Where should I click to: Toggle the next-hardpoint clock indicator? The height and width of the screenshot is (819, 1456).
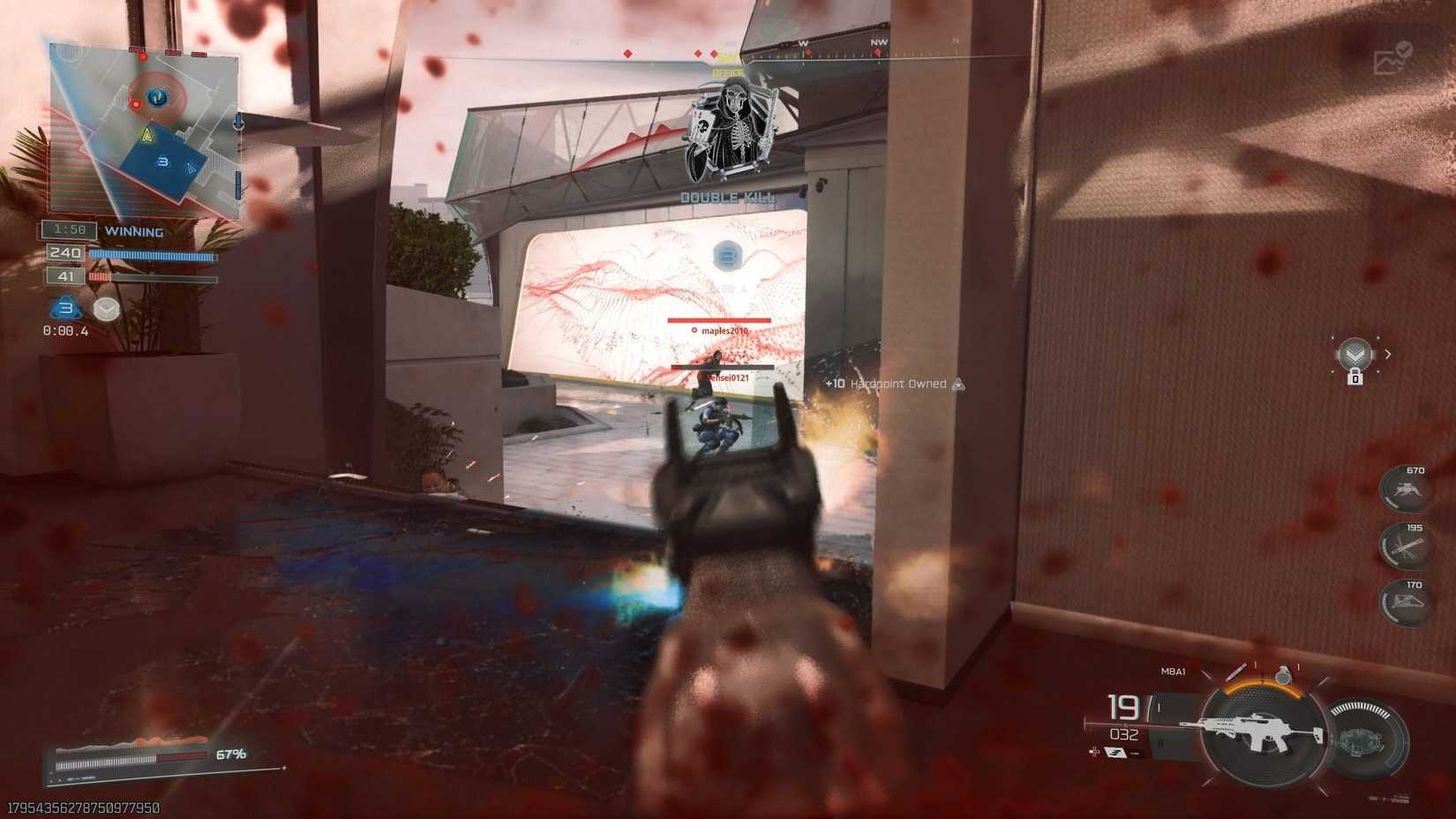(106, 310)
